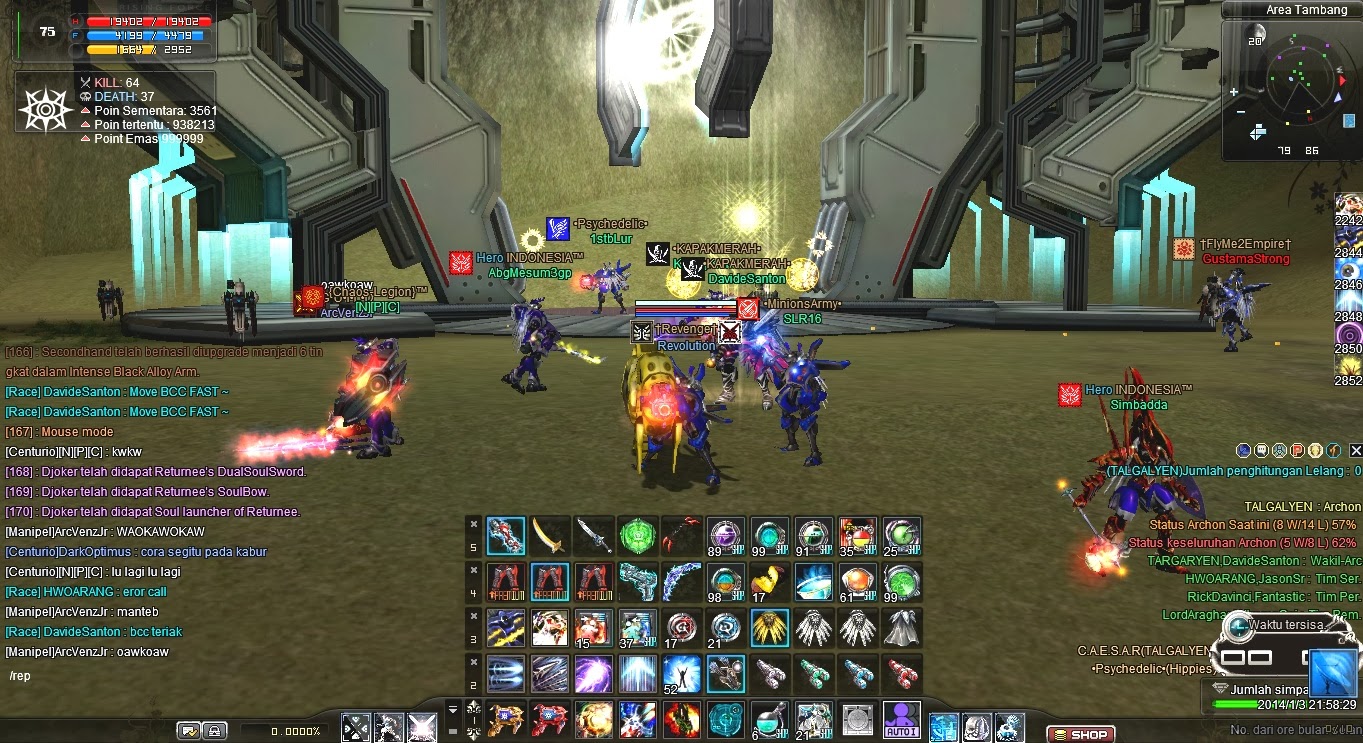Zoom in the minimap using the plus control
Viewport: 1363px width, 743px height.
[1234, 92]
